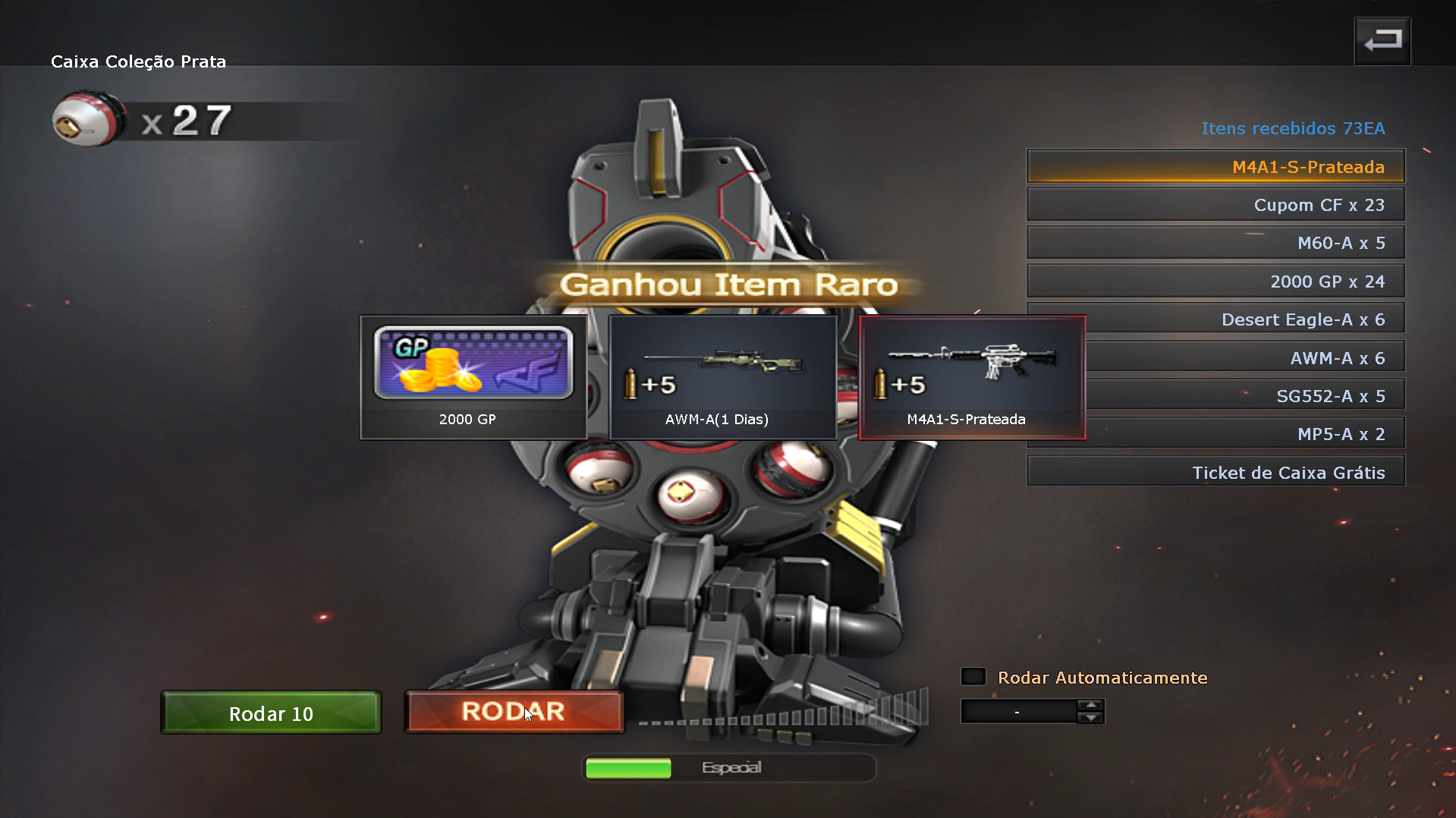
Task: Open the spin count dropdown
Action: tap(1017, 711)
